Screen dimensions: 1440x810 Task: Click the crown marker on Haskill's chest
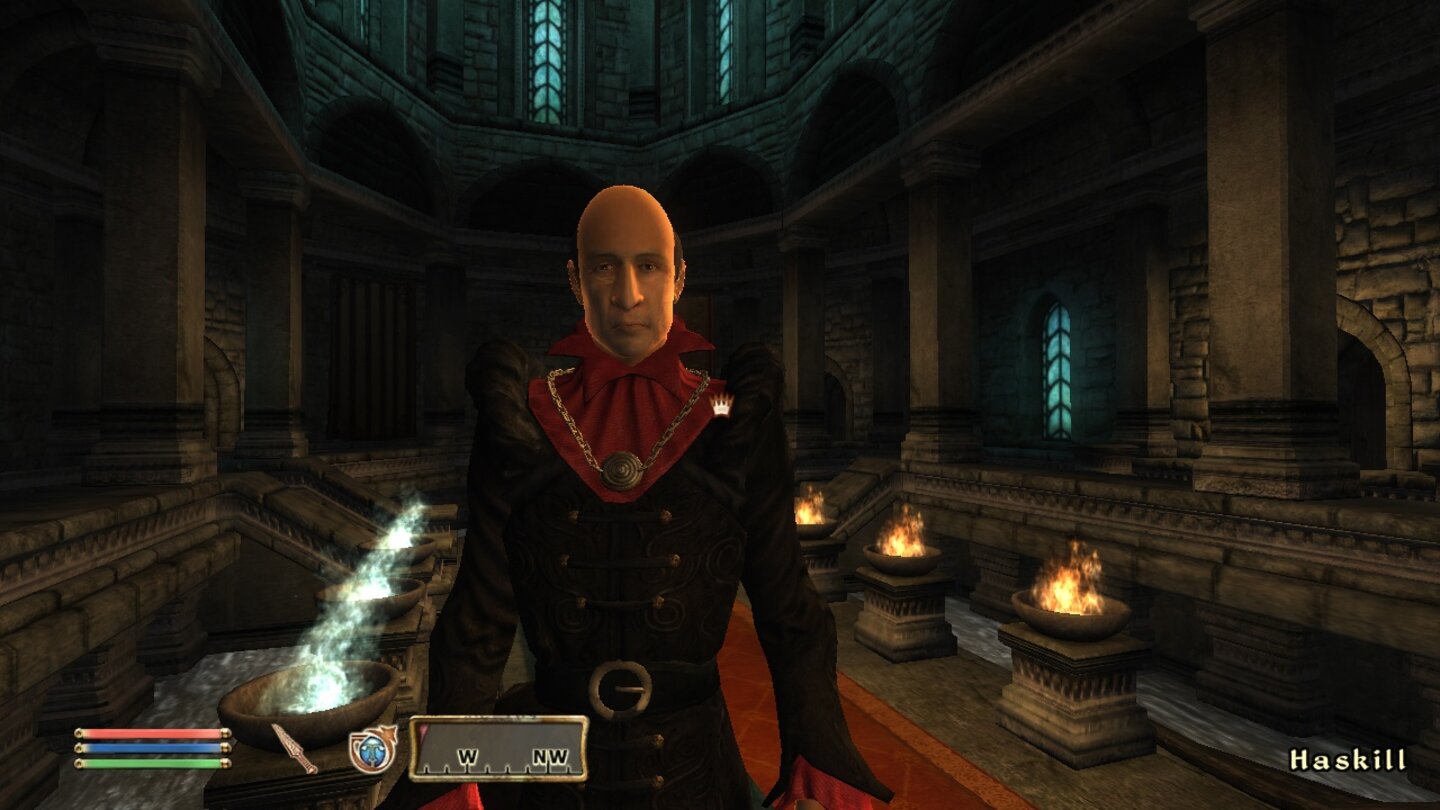(723, 404)
